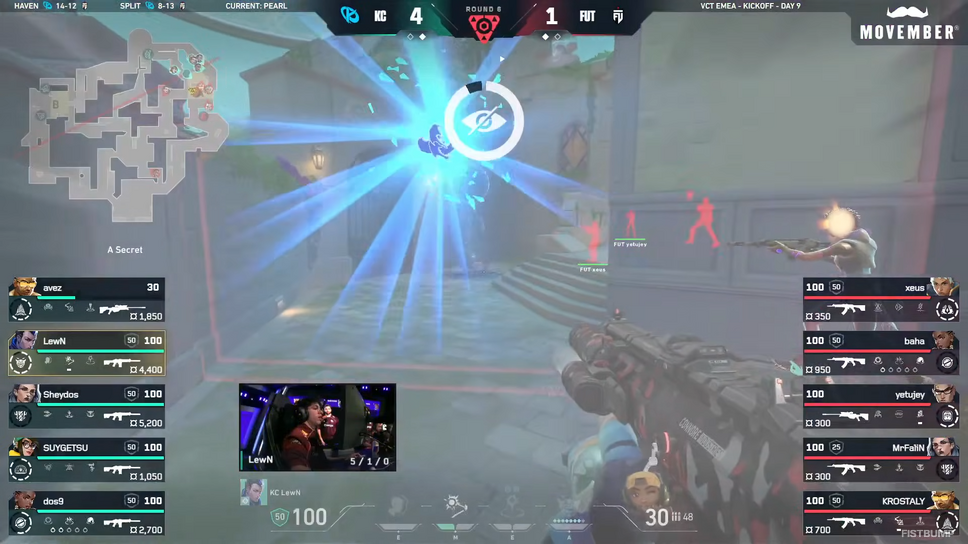Select avez's player row
Image resolution: width=968 pixels, height=544 pixels.
[x=87, y=300]
